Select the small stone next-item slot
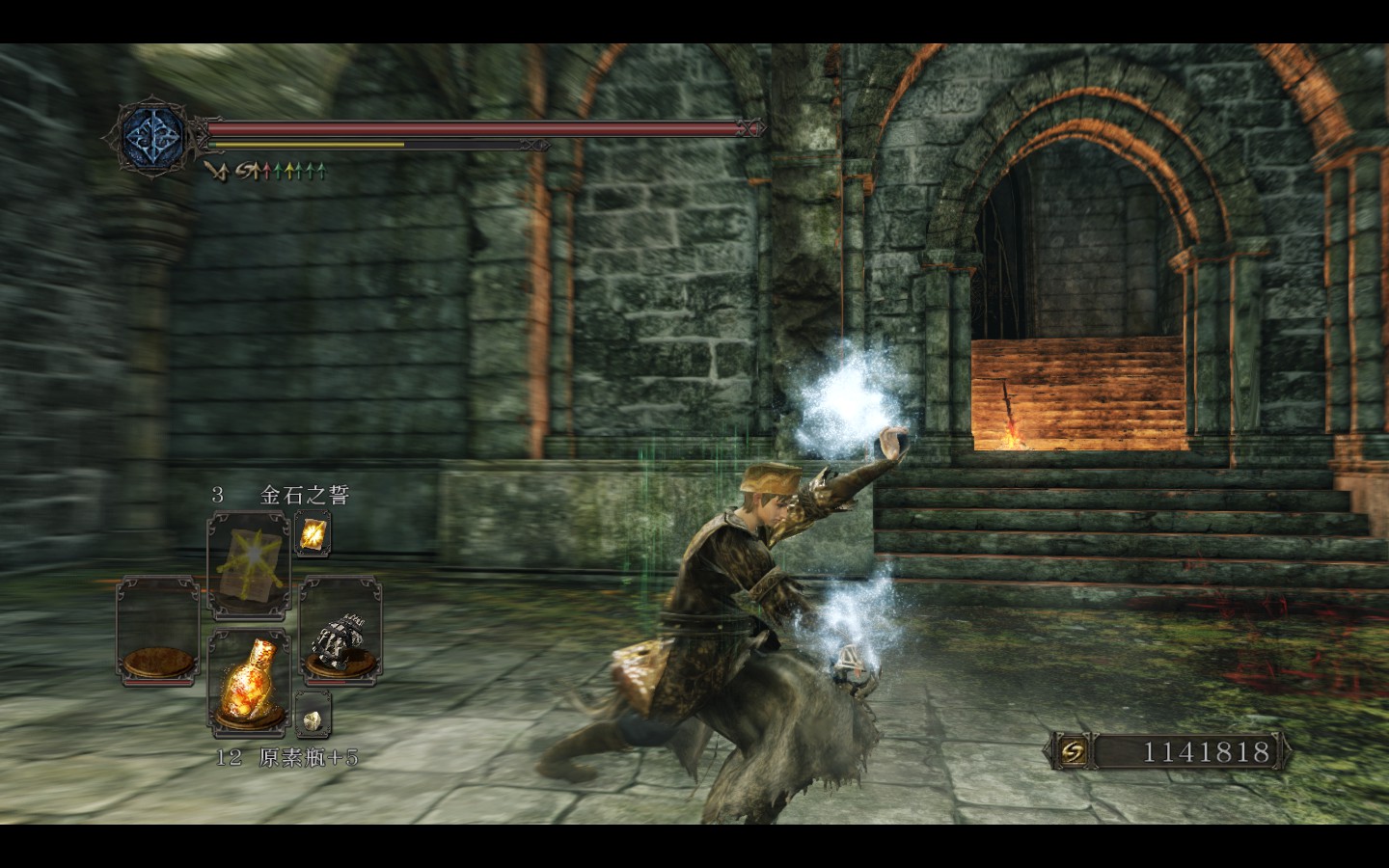Viewport: 1389px width, 868px height. tap(313, 716)
